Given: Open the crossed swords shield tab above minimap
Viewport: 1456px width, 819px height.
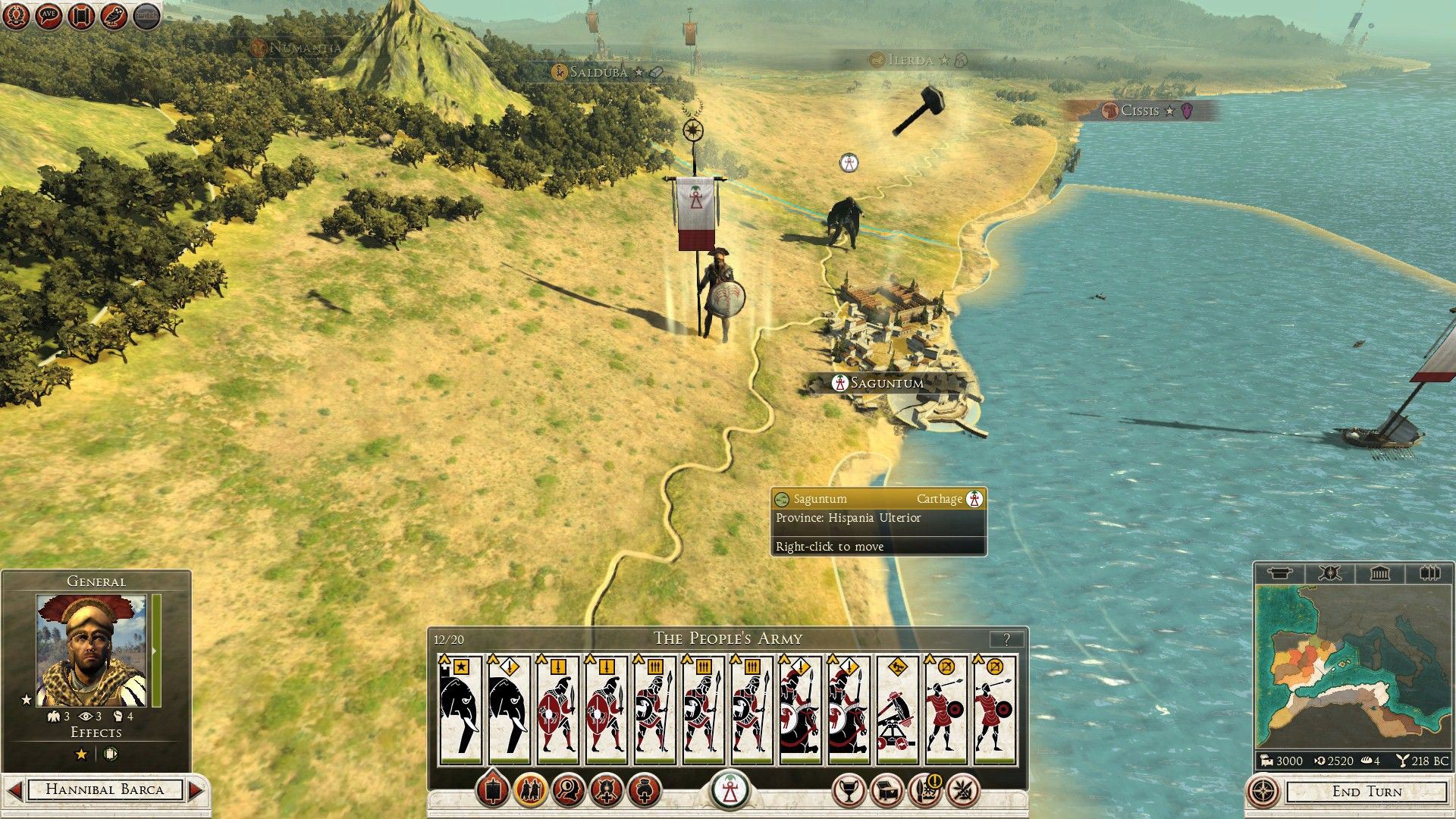Looking at the screenshot, I should point(1329,573).
